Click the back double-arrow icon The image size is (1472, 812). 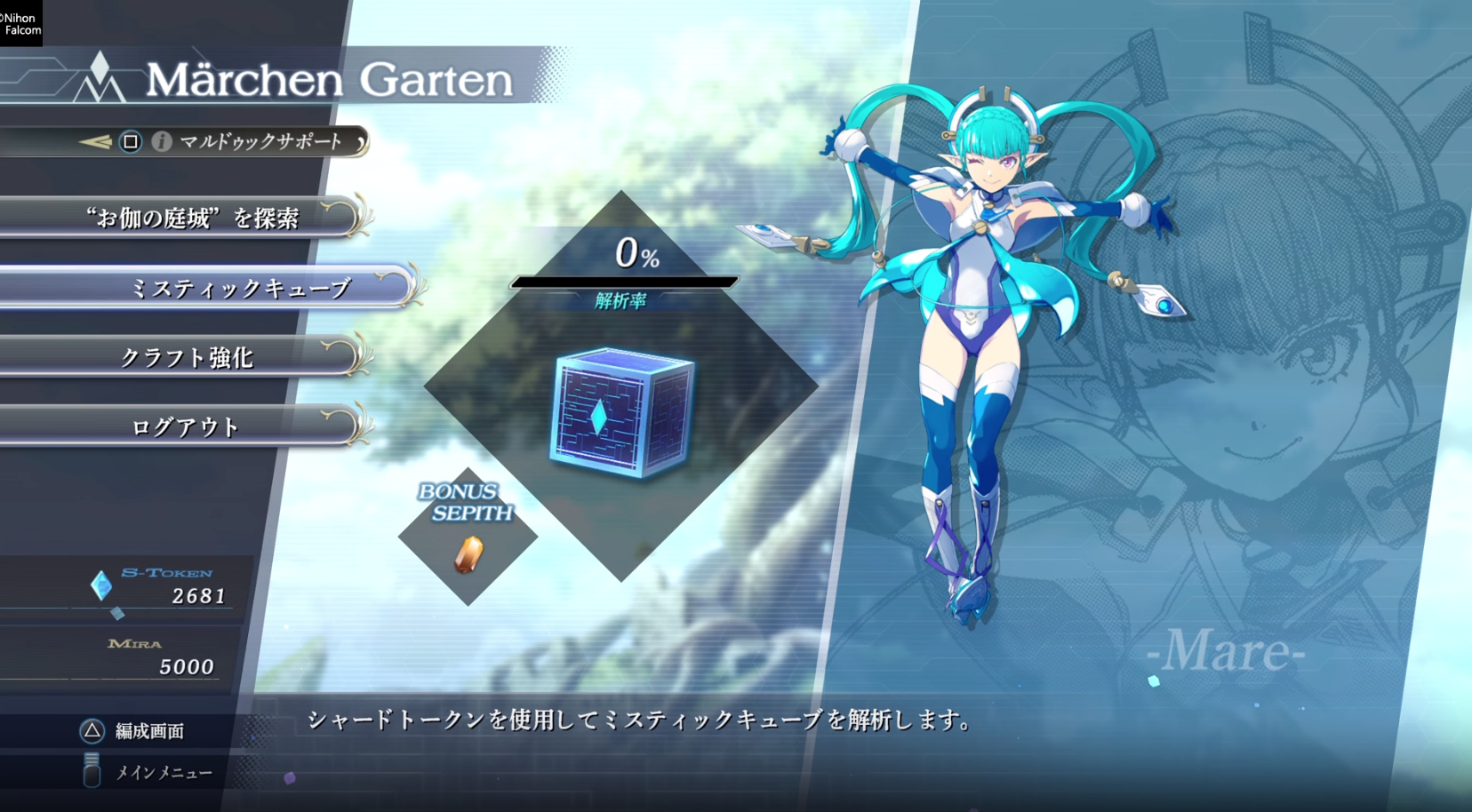pos(93,141)
